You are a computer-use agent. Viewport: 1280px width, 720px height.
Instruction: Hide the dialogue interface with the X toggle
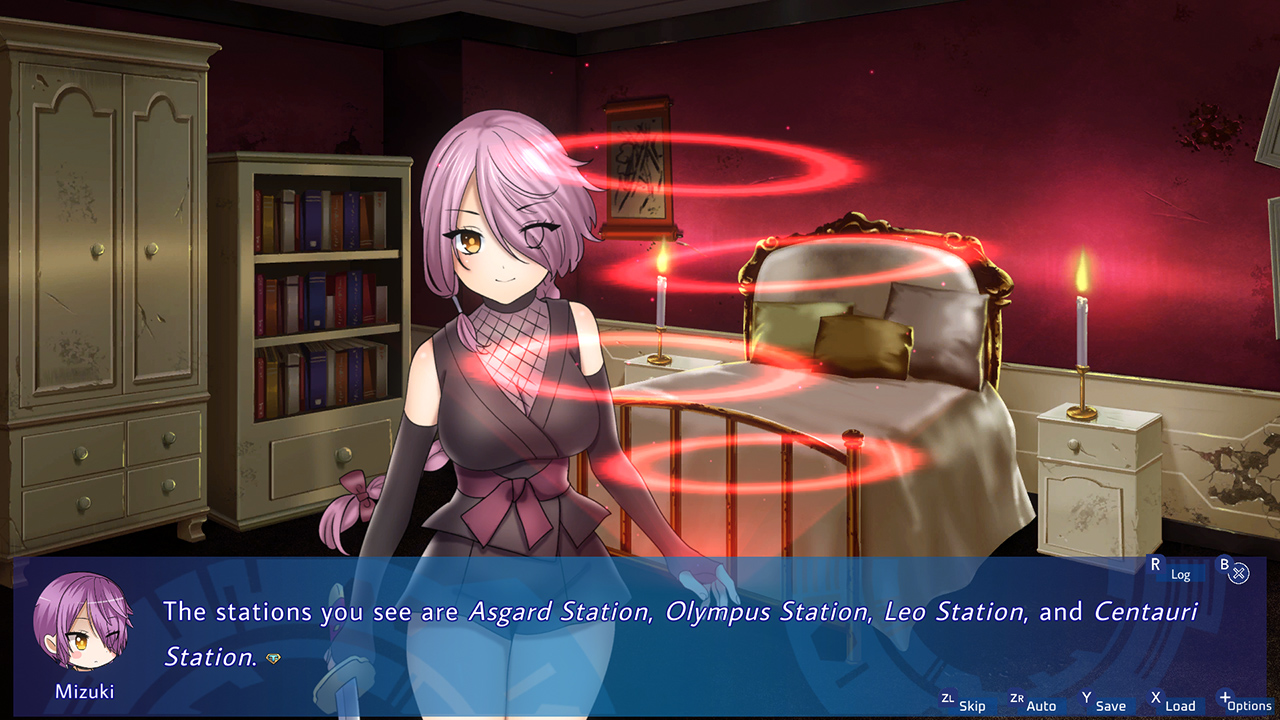1241,573
